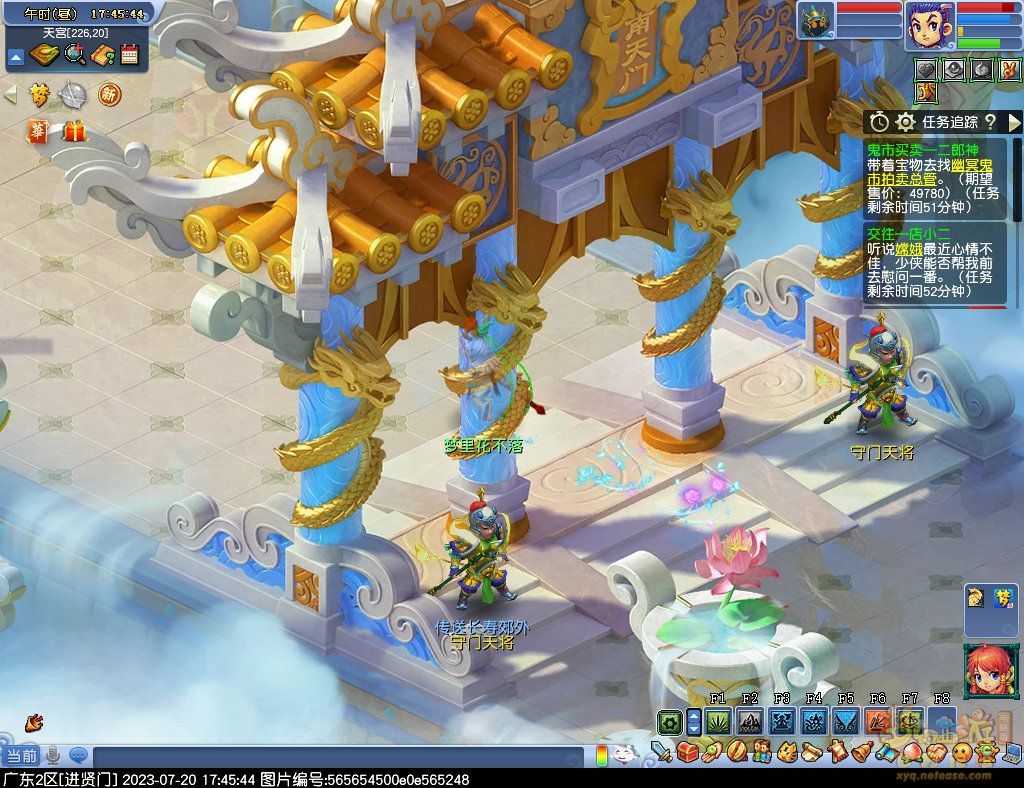
Task: Use the F1 green grass skill
Action: pyautogui.click(x=718, y=721)
